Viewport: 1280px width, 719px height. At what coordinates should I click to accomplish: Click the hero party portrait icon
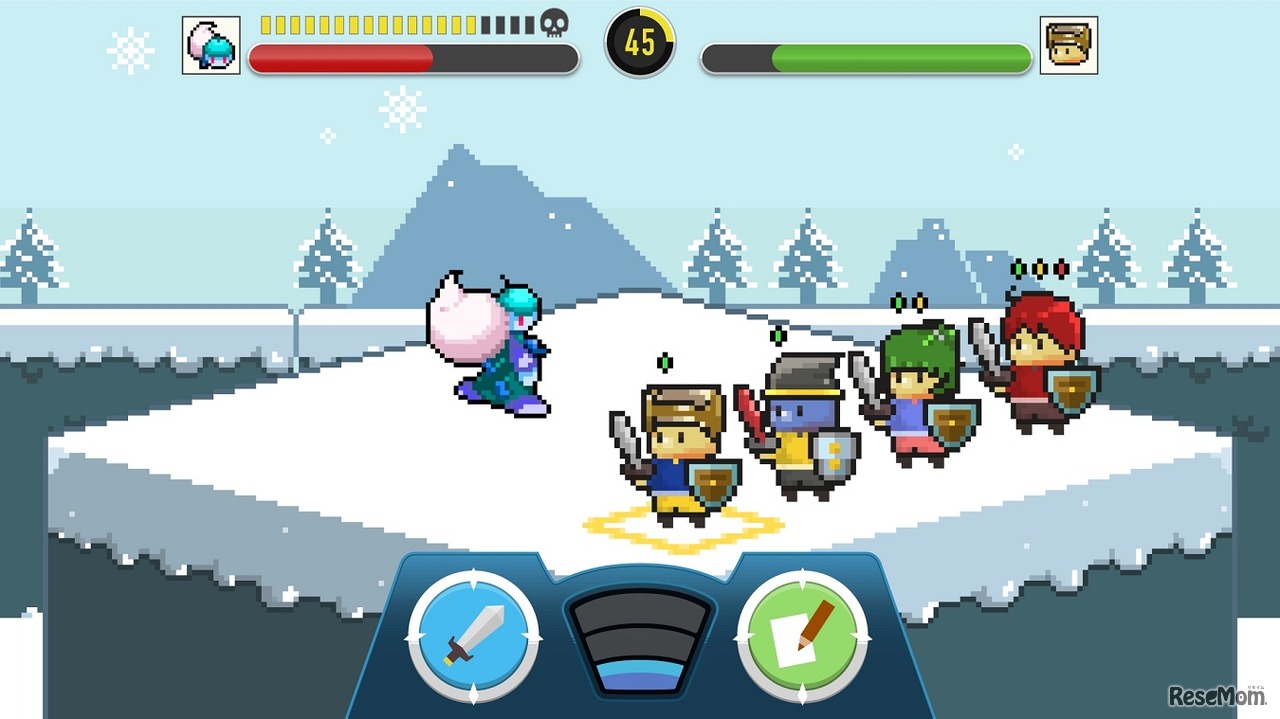[x=1068, y=45]
